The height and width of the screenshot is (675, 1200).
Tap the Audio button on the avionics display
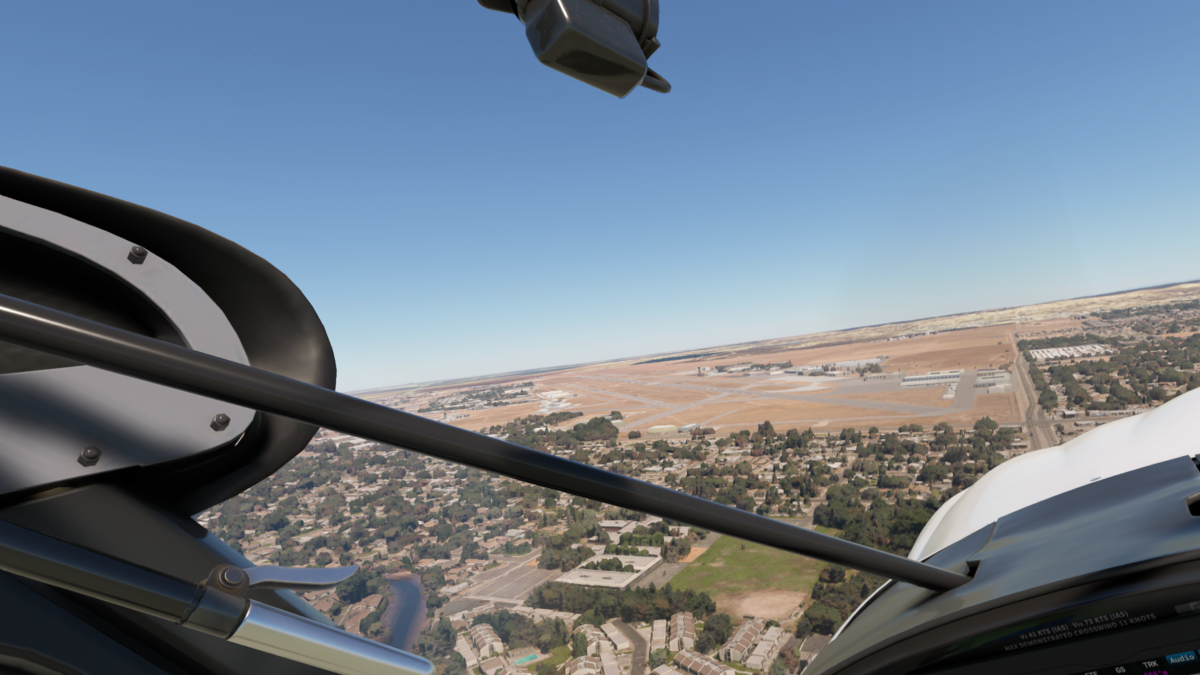(1181, 658)
